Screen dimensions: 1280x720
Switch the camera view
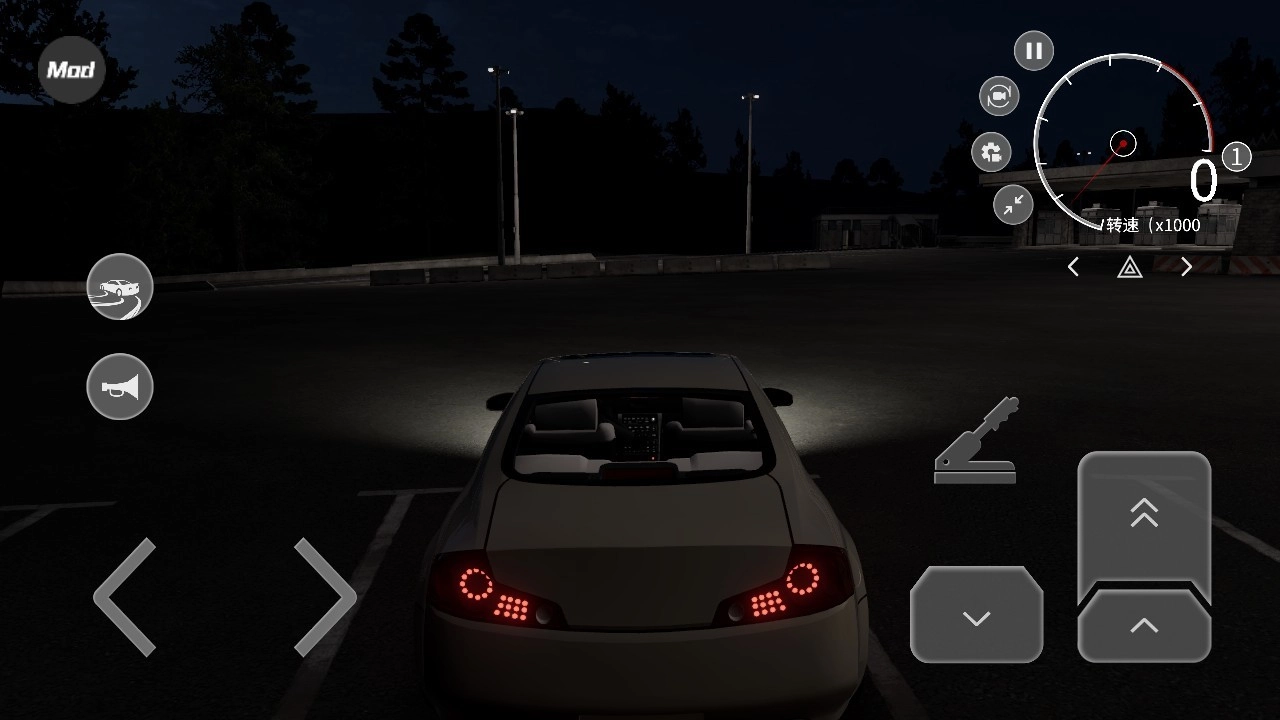pyautogui.click(x=998, y=96)
